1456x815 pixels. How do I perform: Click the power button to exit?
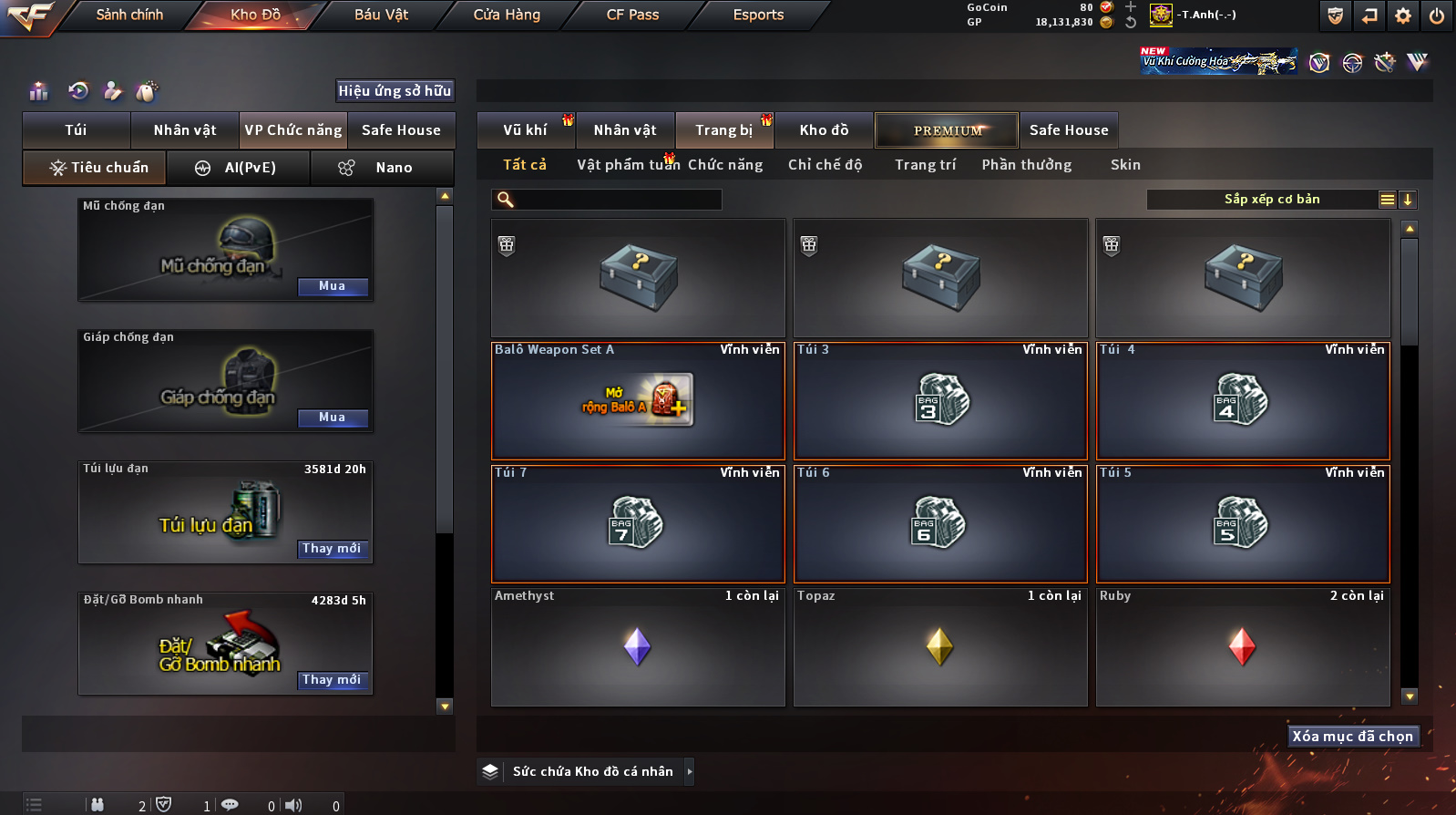[x=1437, y=15]
